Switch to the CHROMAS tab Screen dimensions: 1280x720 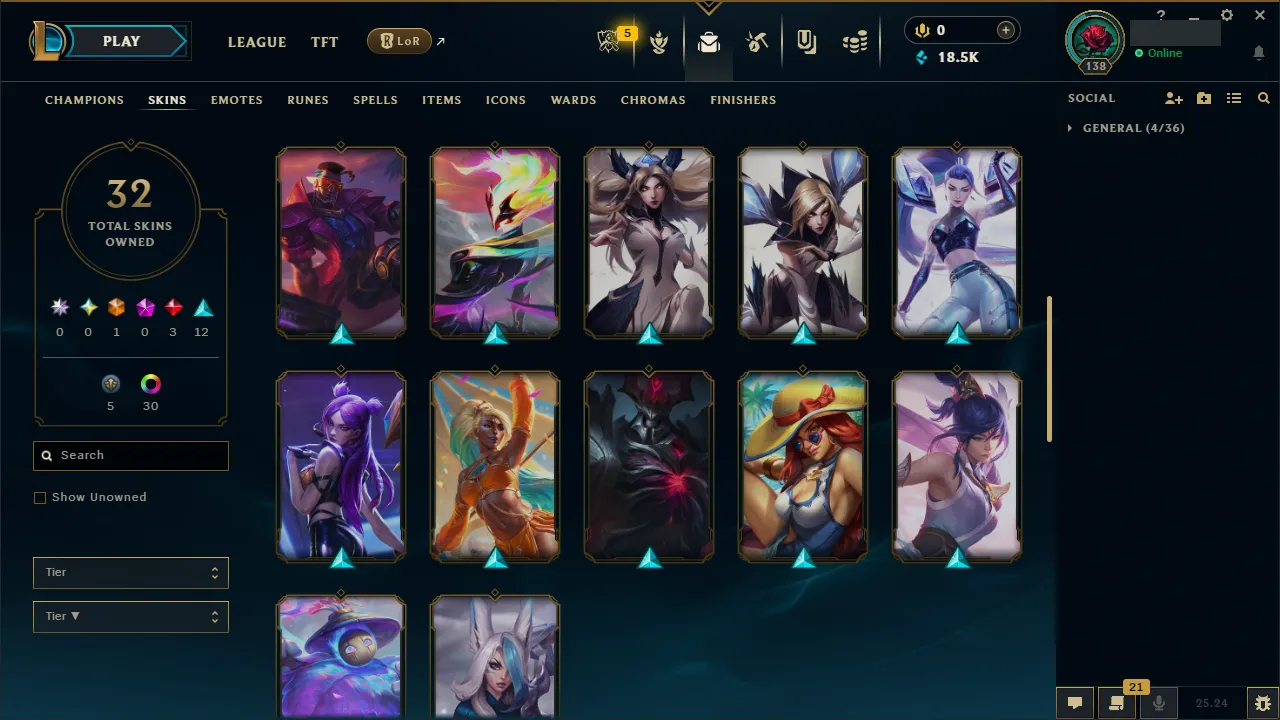tap(653, 100)
